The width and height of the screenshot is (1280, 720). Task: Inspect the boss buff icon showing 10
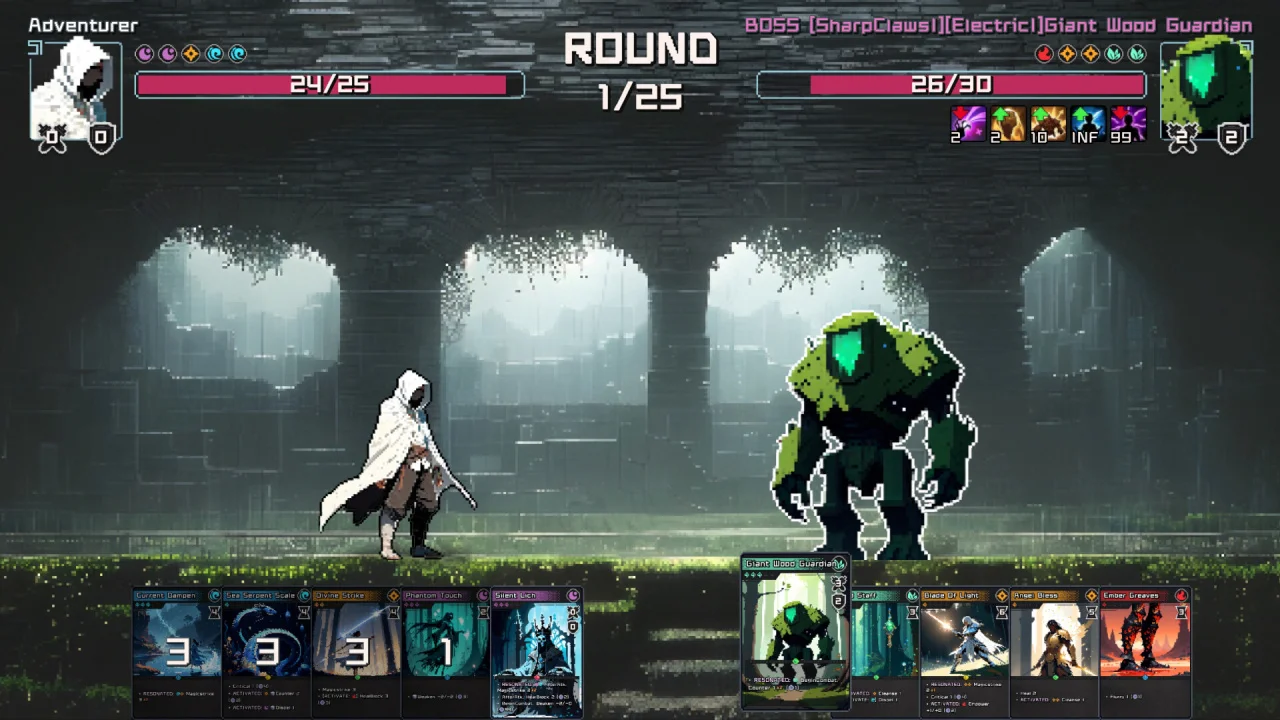click(1047, 125)
